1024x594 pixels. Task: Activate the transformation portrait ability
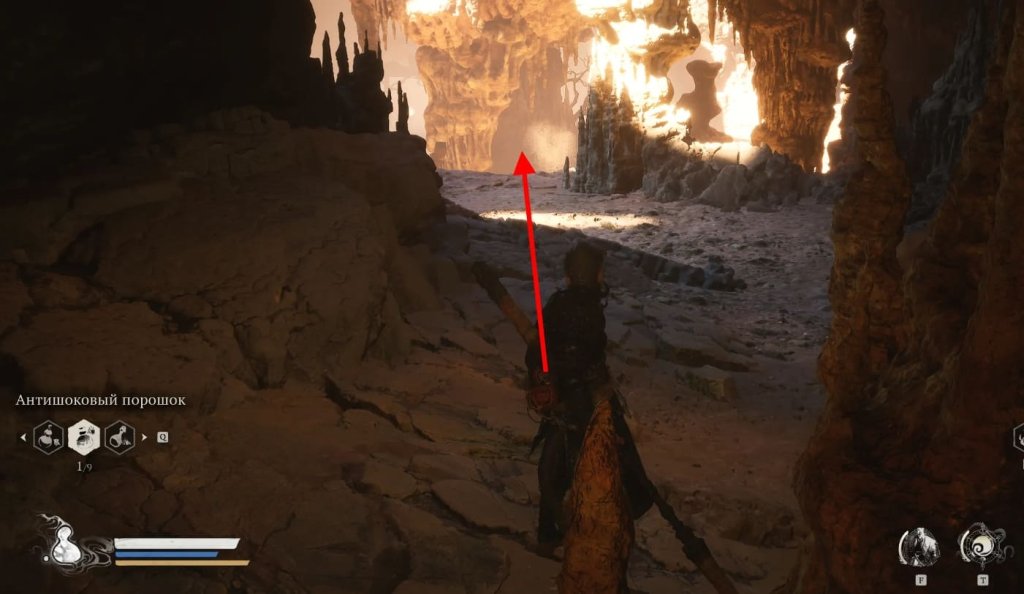pos(918,547)
